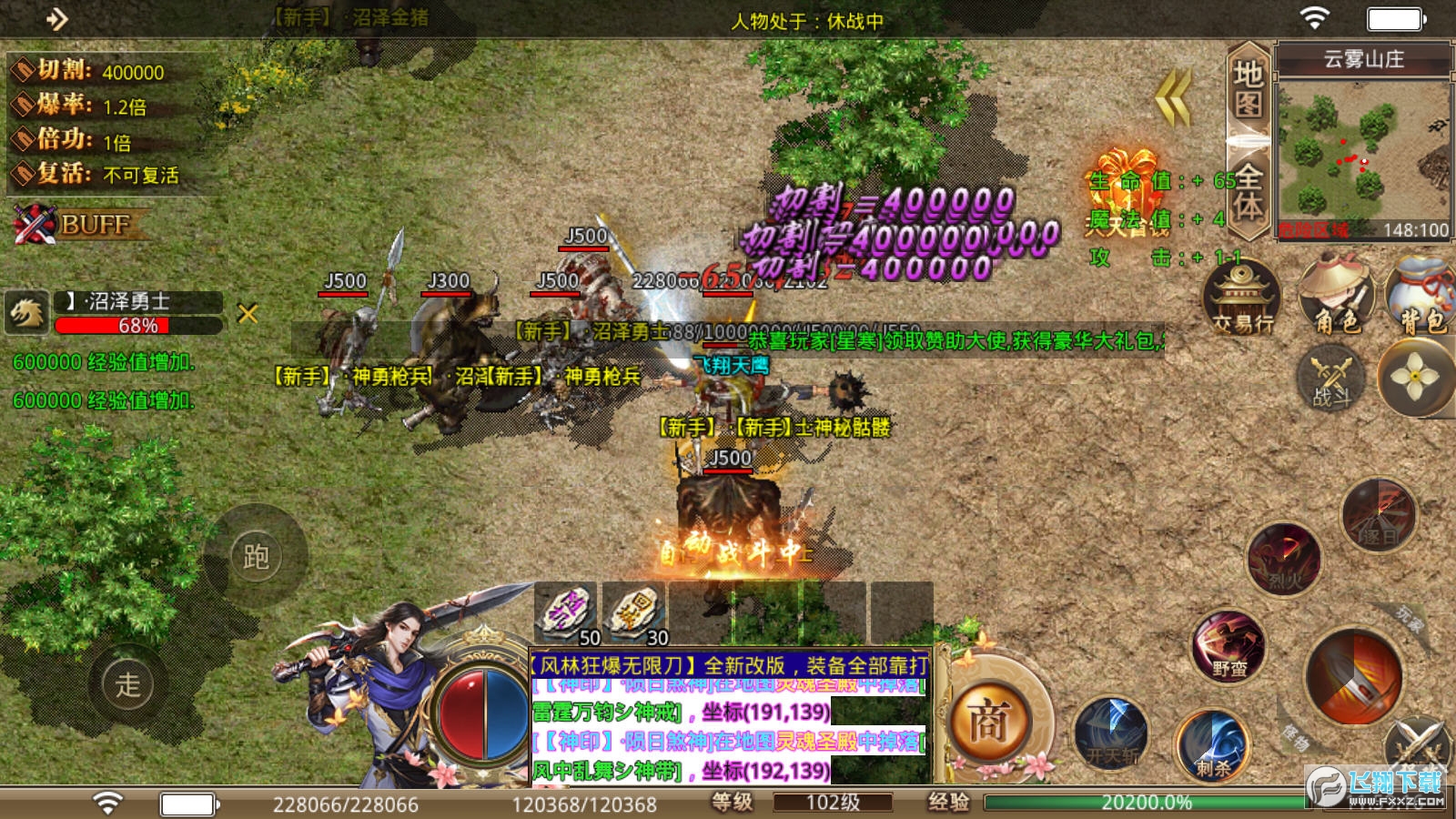Use the purple scroll with count 50

566,613
